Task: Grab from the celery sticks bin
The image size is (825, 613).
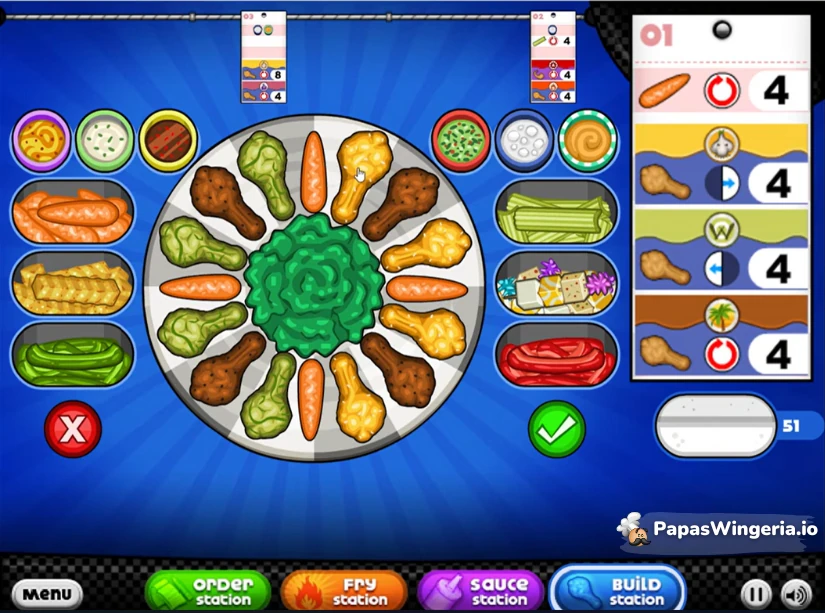Action: [556, 212]
